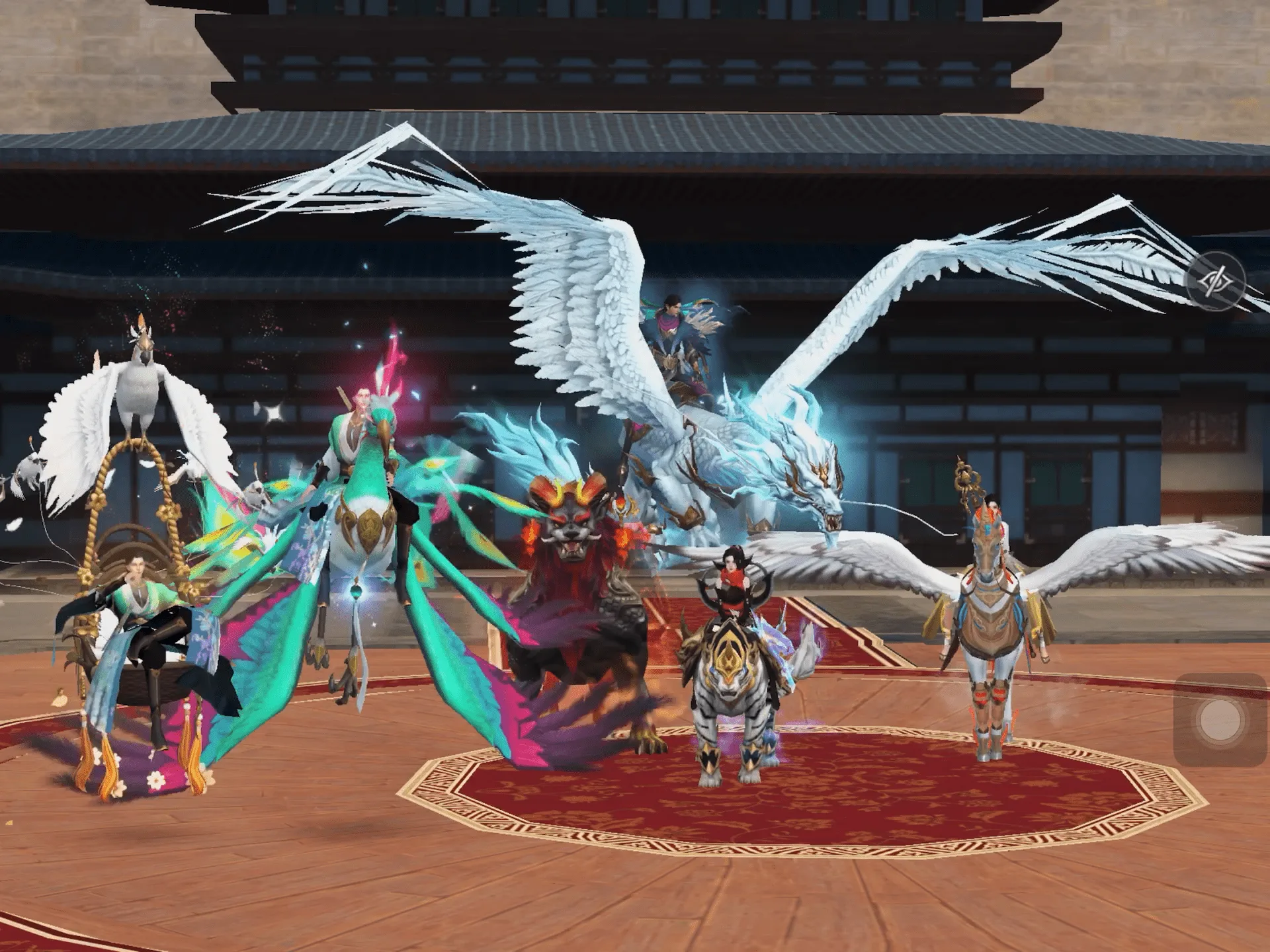This screenshot has height=952, width=1270.
Task: Tap the AssistiveTouch floating home button
Action: pyautogui.click(x=1219, y=719)
